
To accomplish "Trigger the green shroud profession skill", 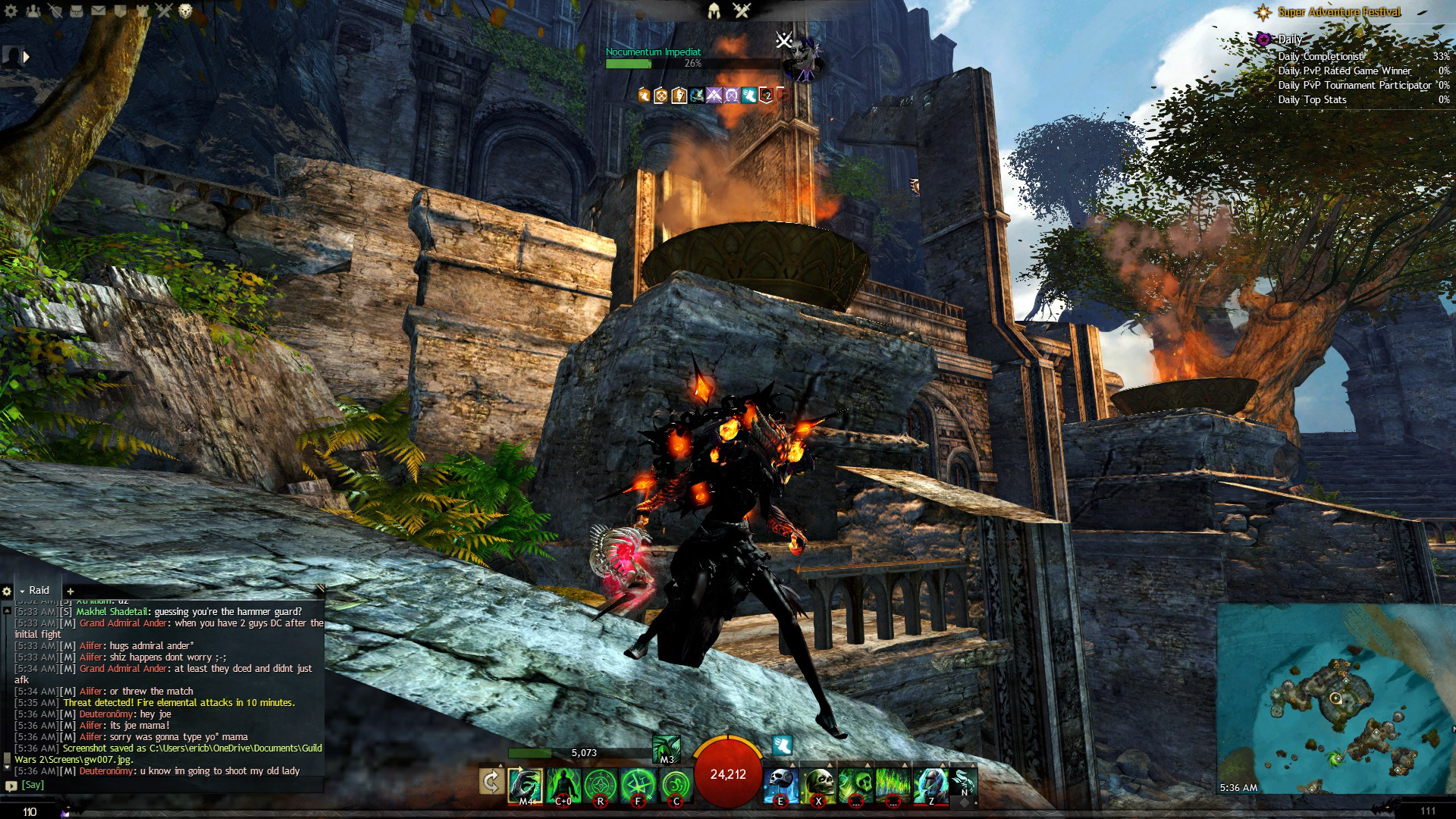I will (666, 749).
